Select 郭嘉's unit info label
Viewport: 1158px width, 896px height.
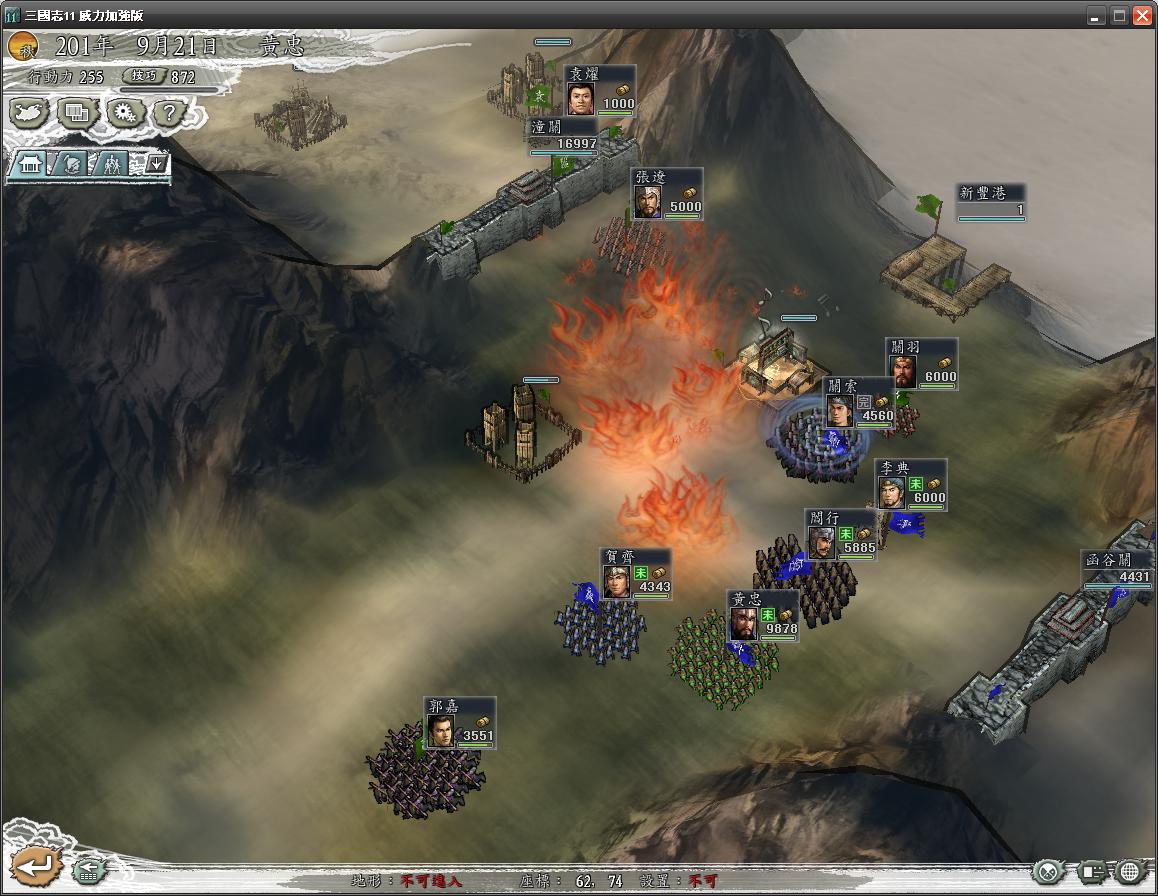click(459, 722)
